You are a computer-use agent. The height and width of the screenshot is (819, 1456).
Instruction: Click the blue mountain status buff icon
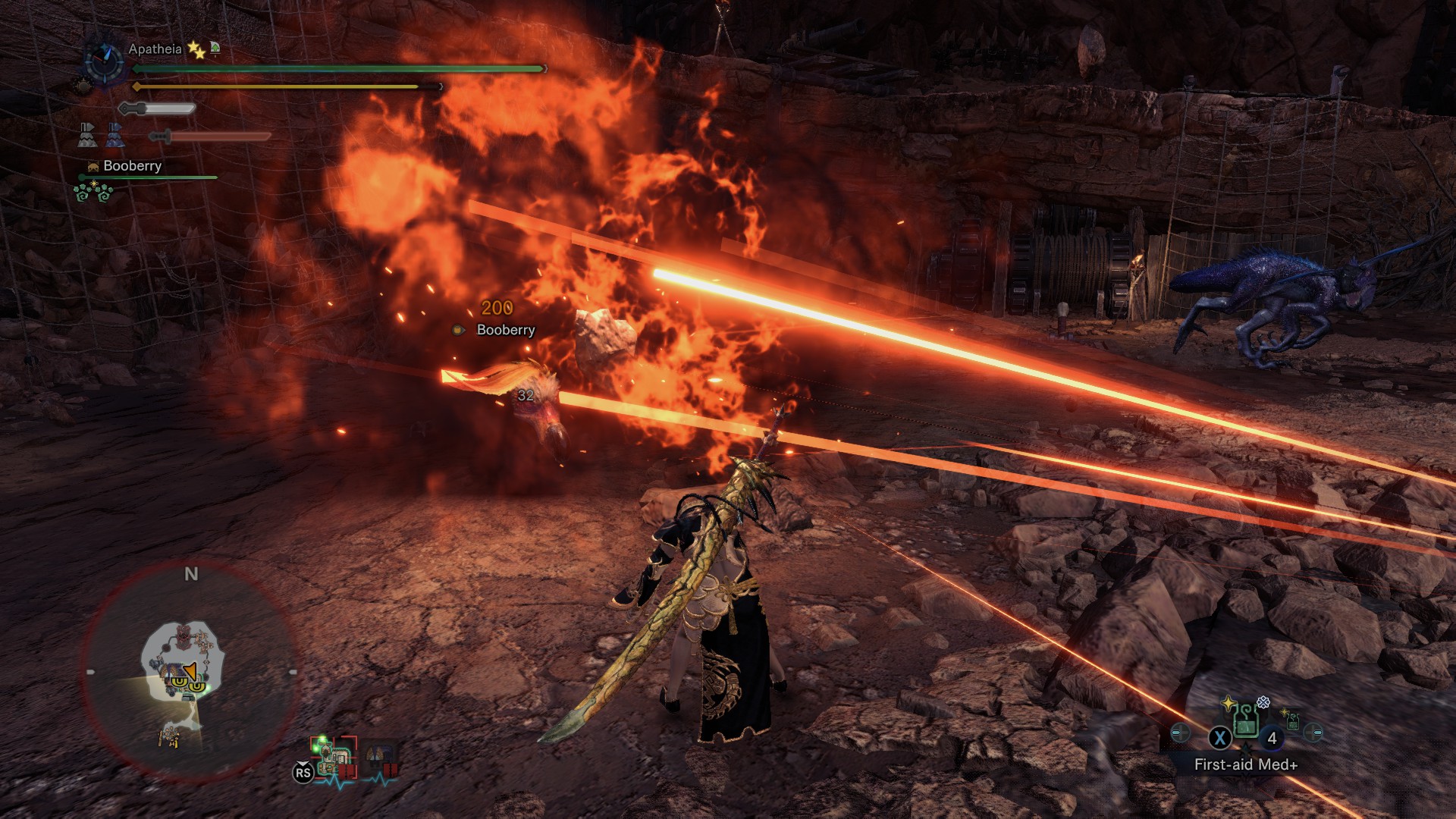(x=114, y=135)
